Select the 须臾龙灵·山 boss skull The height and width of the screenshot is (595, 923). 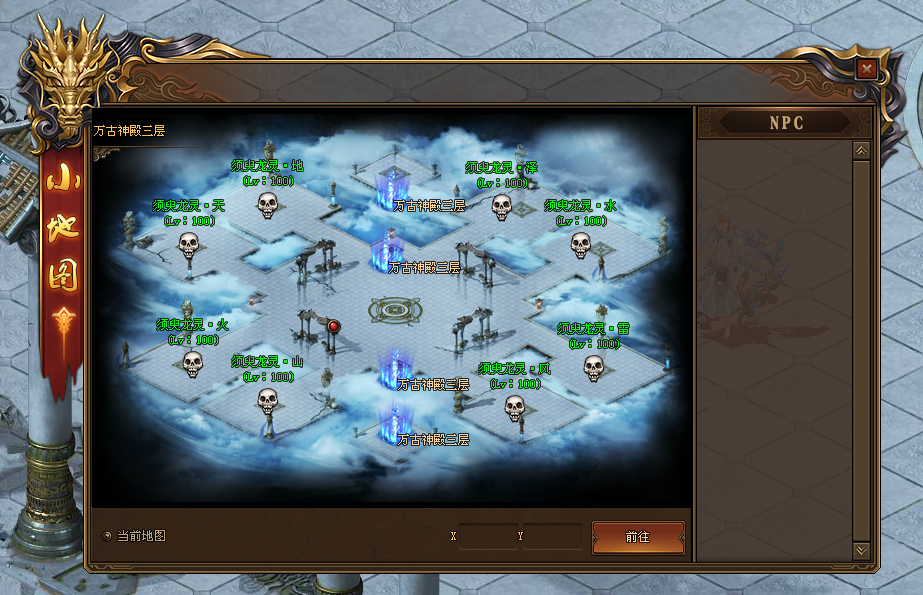tap(267, 400)
